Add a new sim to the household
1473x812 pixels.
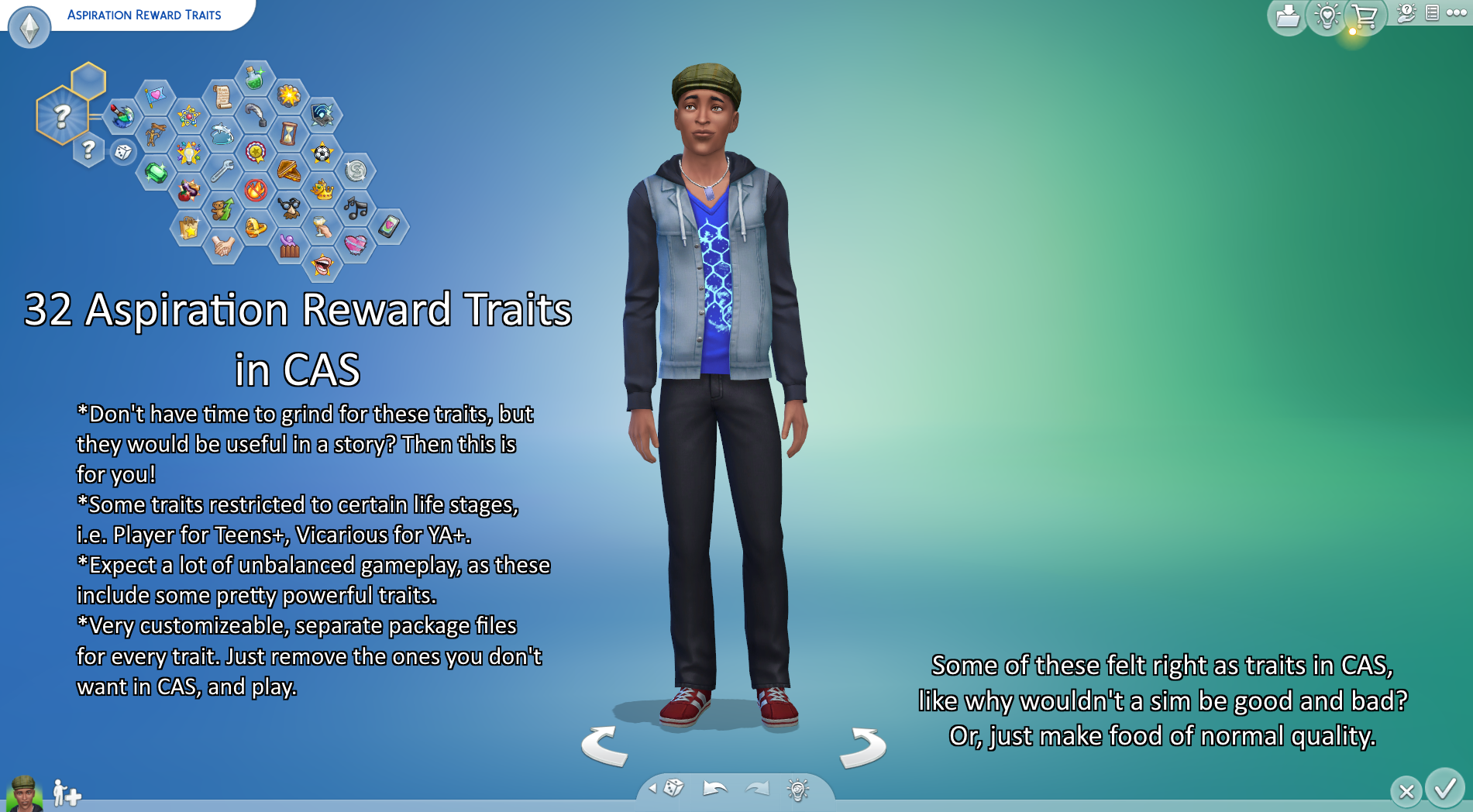click(67, 793)
